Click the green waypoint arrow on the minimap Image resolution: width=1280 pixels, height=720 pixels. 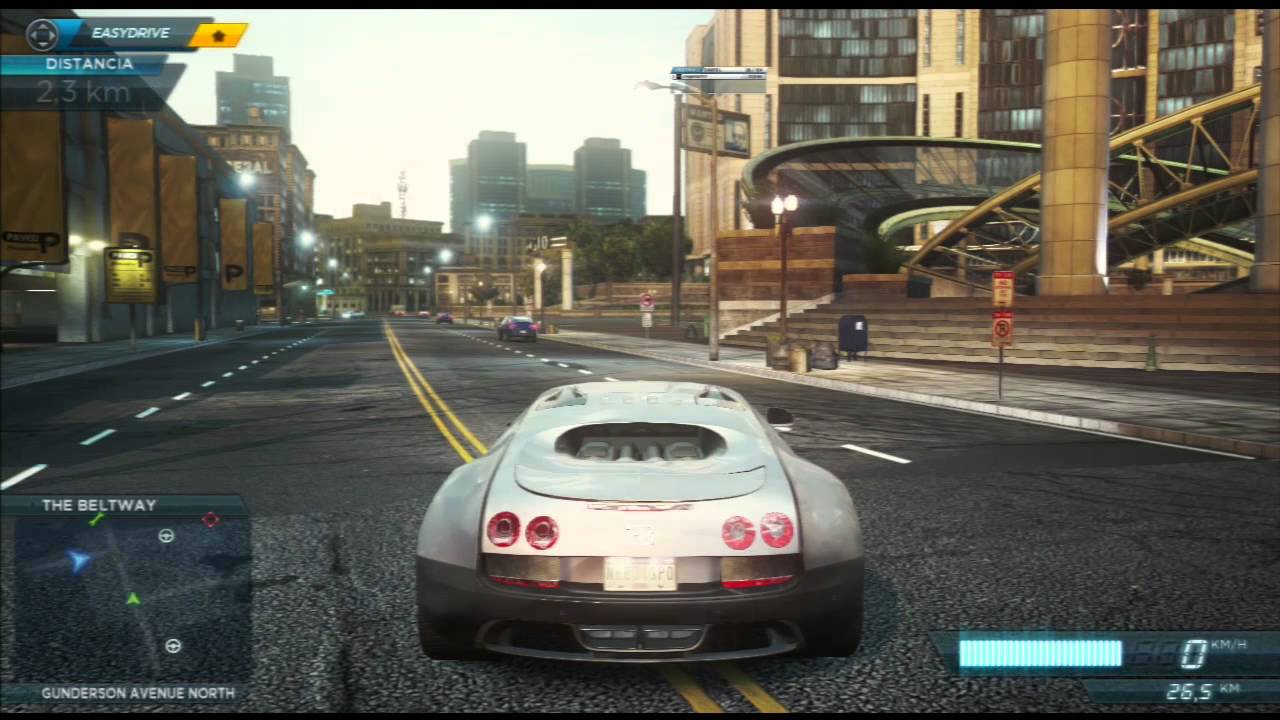pyautogui.click(x=133, y=600)
